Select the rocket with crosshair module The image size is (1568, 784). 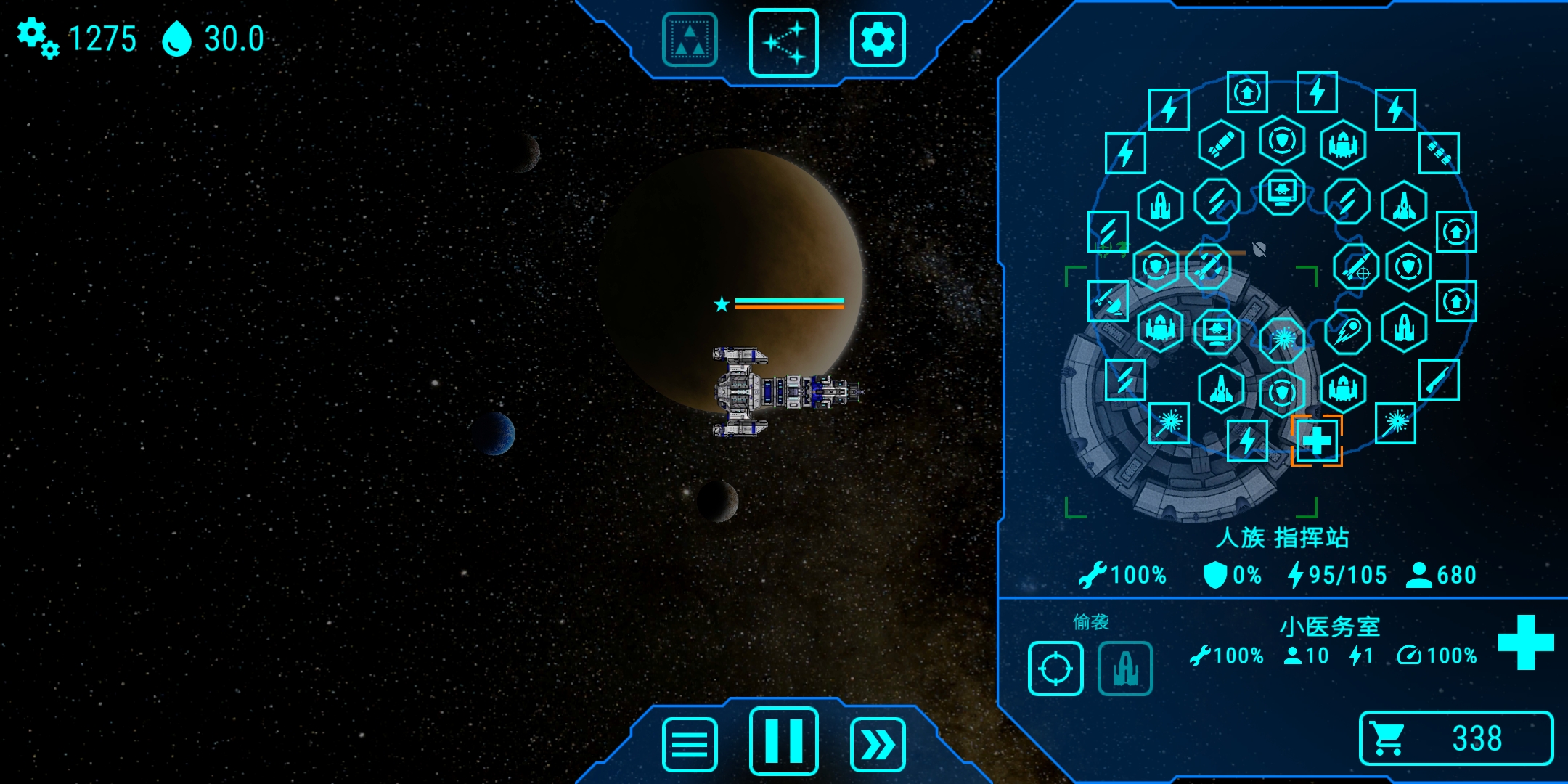(1355, 267)
